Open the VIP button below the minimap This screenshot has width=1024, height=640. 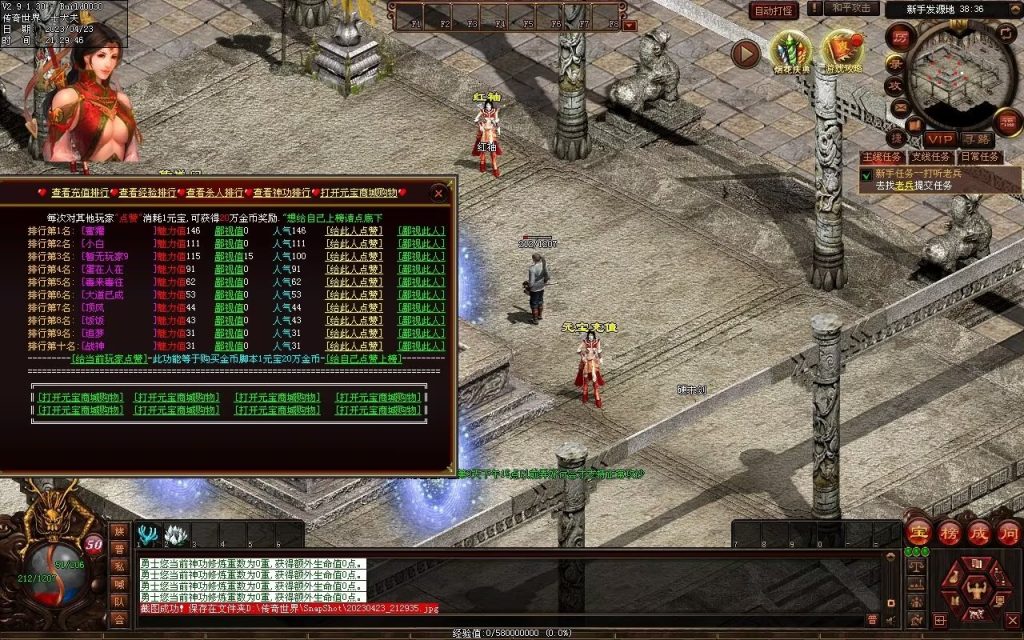click(x=939, y=139)
